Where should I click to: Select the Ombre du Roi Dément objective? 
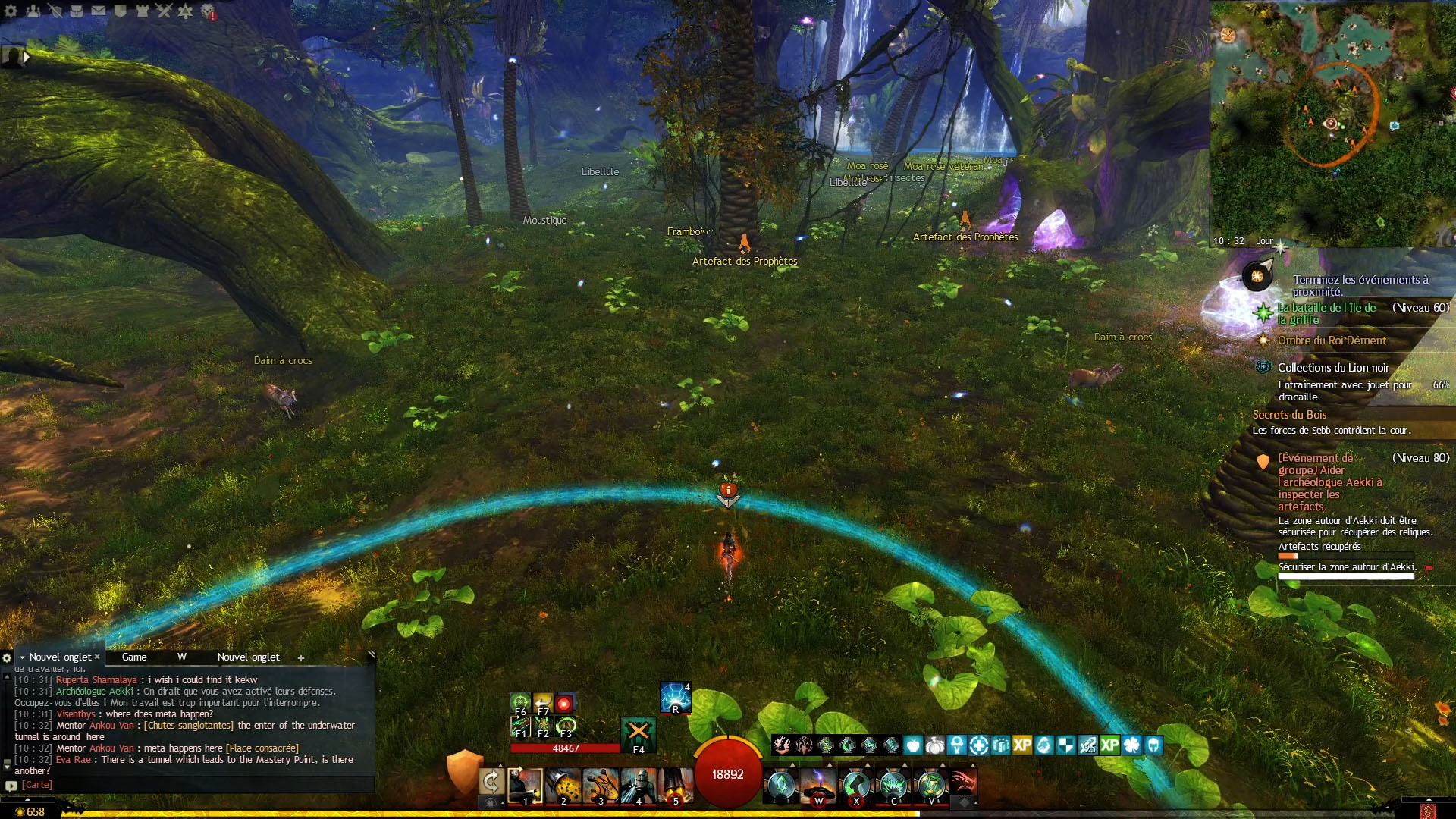click(1332, 340)
